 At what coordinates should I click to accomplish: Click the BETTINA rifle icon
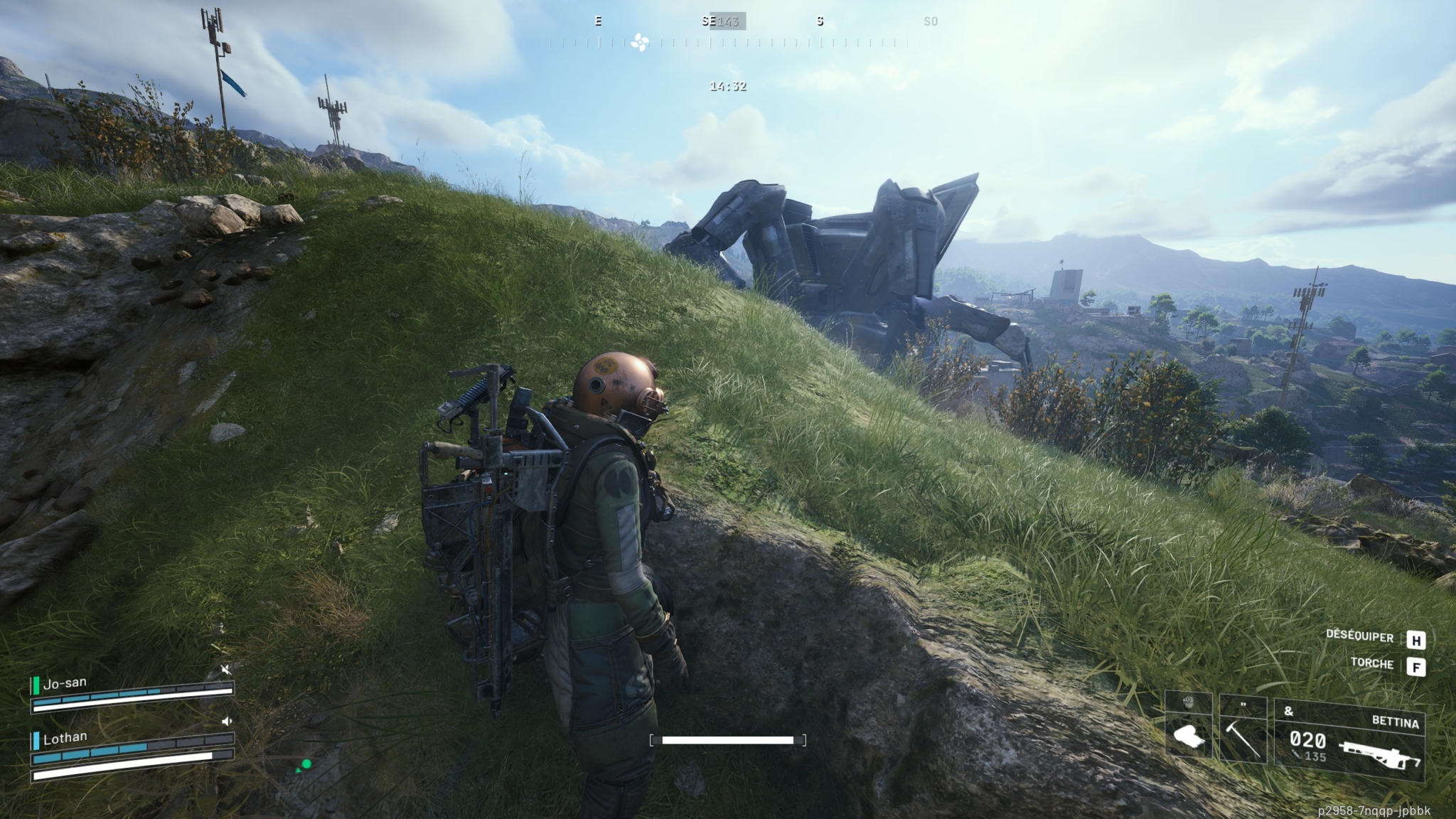[x=1379, y=754]
